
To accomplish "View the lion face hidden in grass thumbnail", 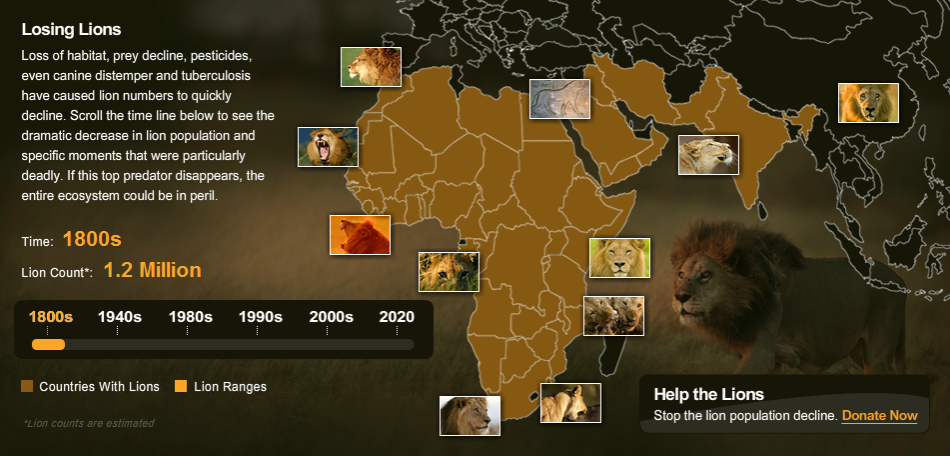I will pyautogui.click(x=449, y=272).
